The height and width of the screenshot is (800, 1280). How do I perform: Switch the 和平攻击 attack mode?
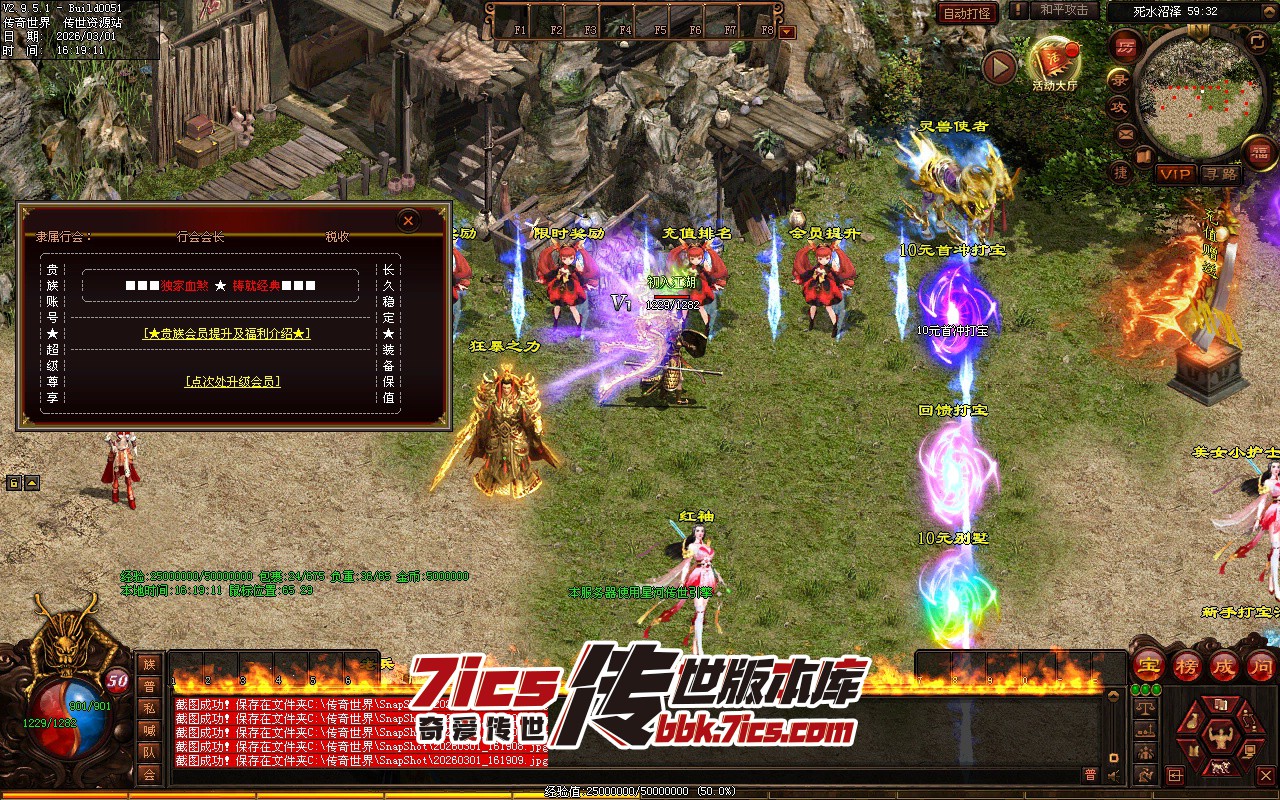[x=1063, y=10]
